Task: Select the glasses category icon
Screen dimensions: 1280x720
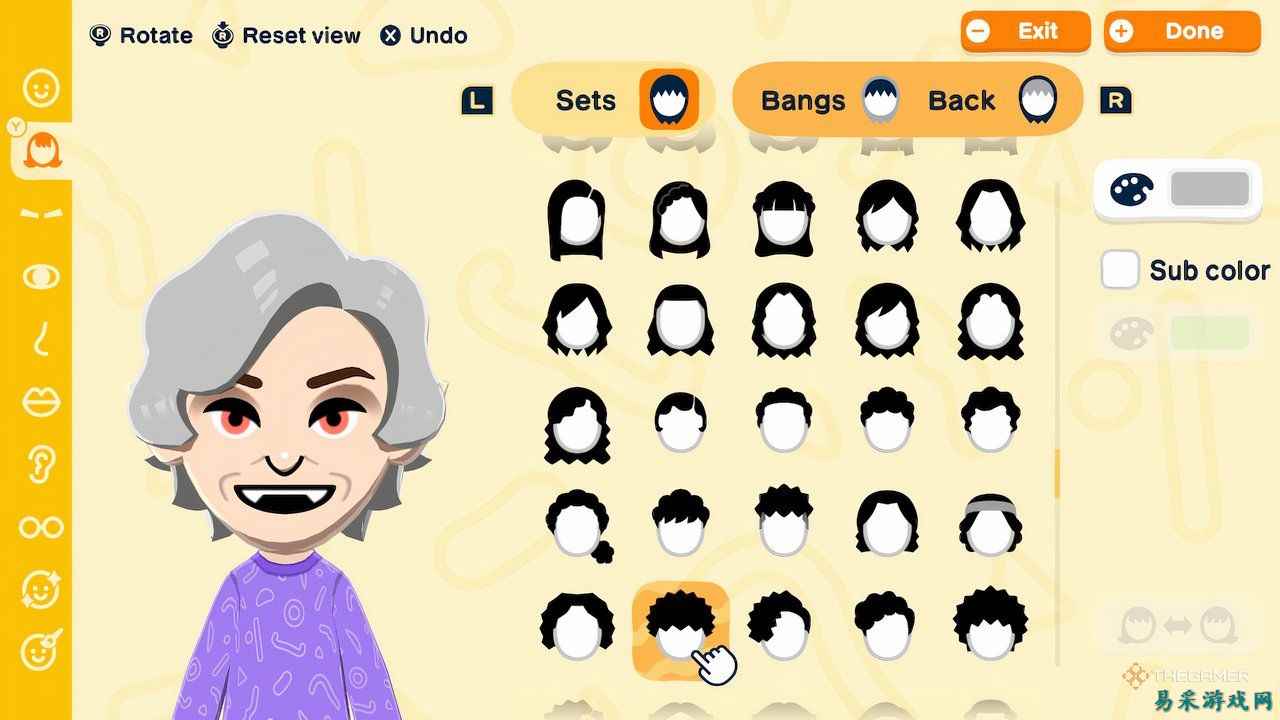Action: click(40, 527)
